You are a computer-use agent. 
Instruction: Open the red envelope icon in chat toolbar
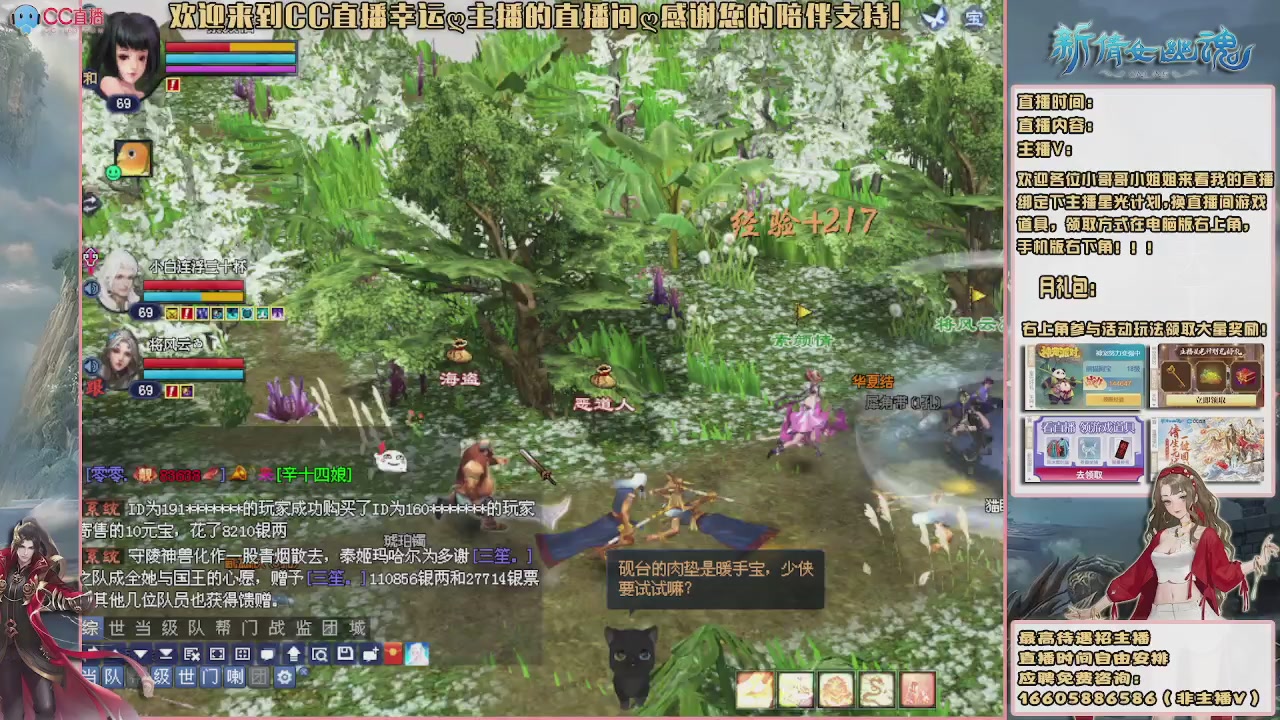click(x=394, y=654)
